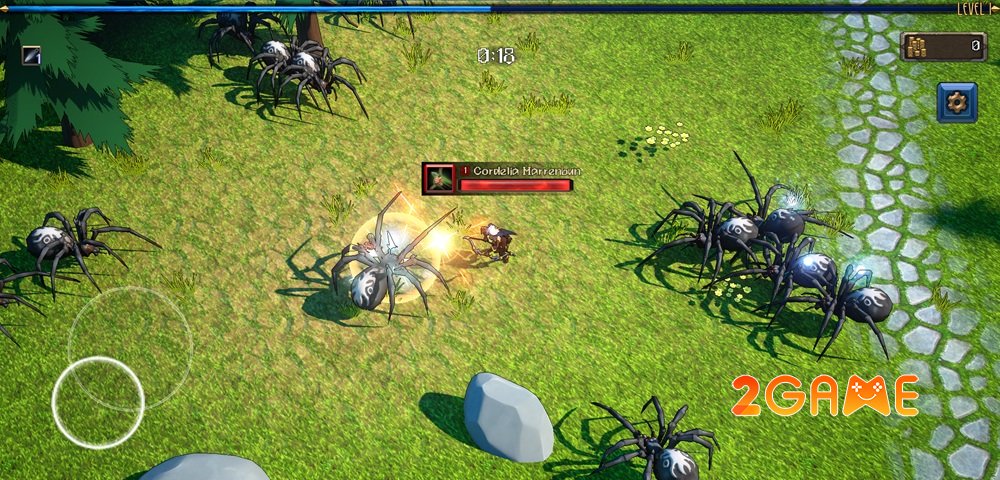Tap the virtual joystick thumb circle
1000x480 pixels.
[x=98, y=402]
